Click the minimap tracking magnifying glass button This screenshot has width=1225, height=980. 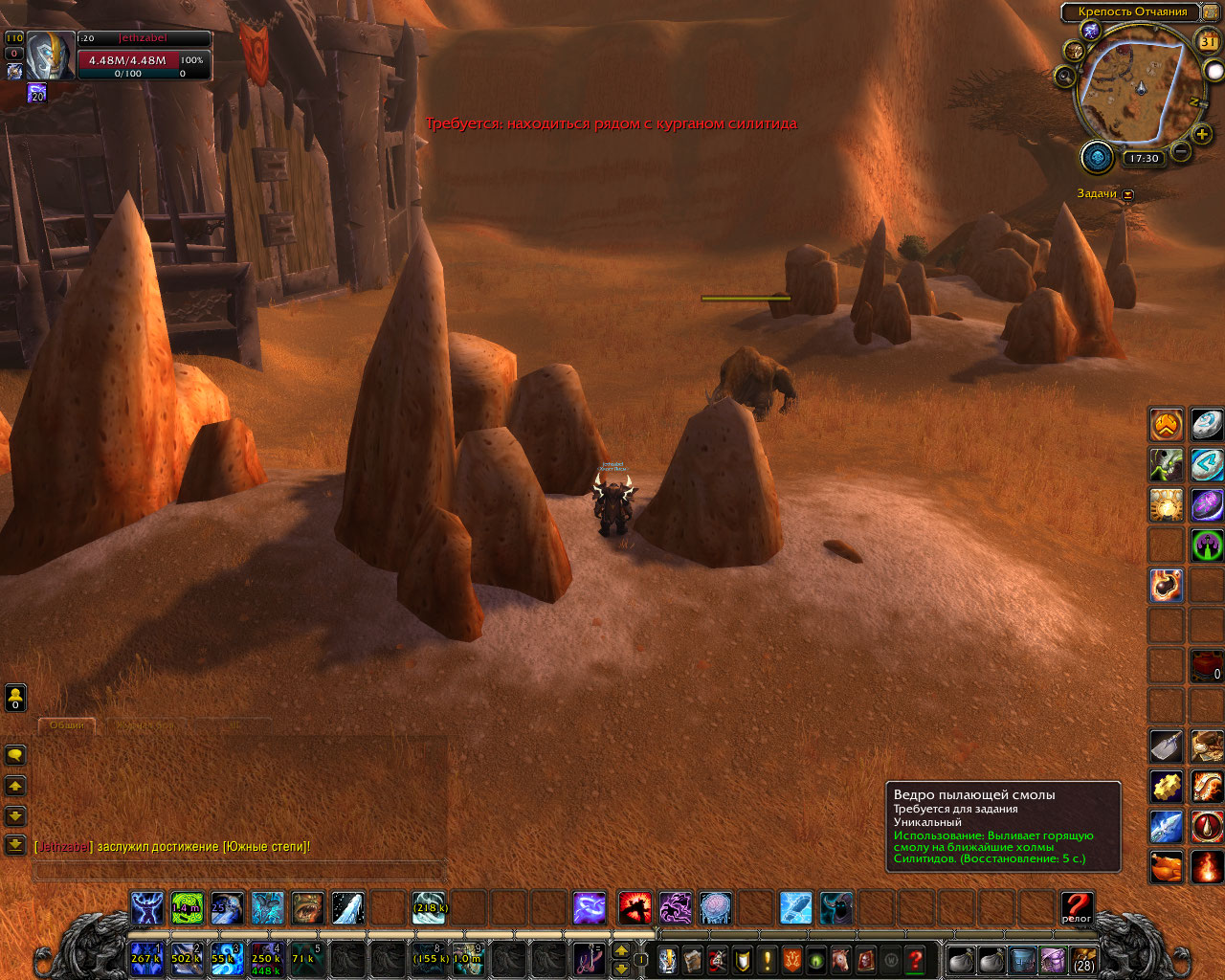1064,76
